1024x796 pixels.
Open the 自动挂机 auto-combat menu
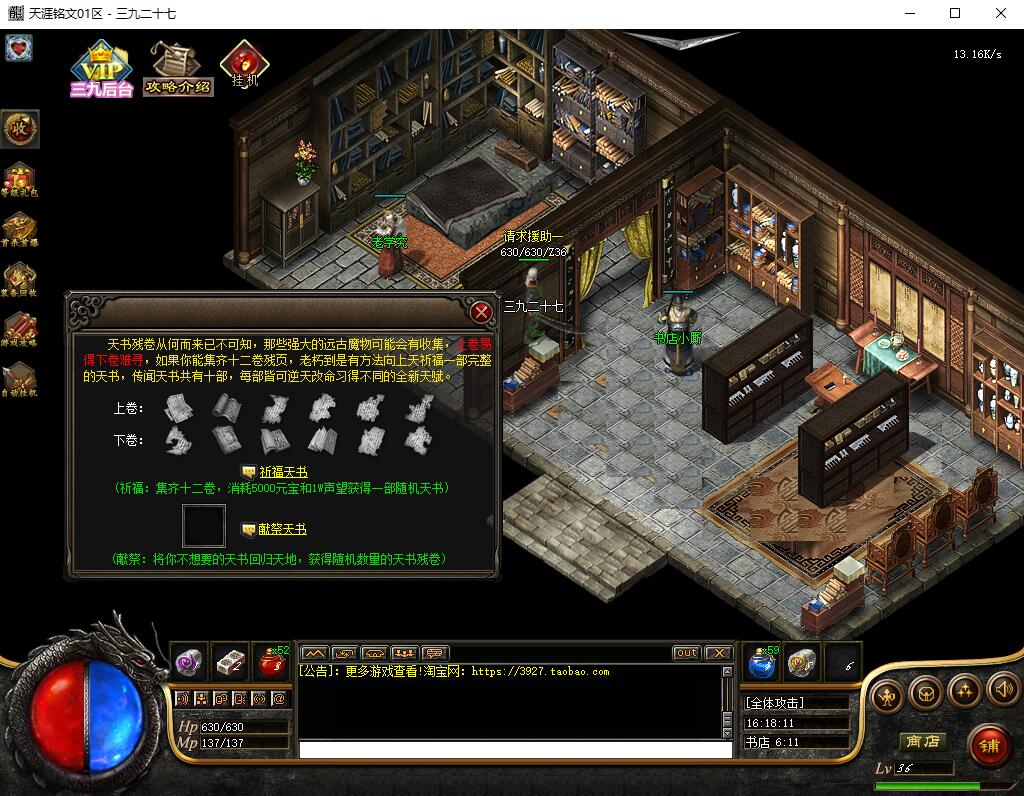tap(20, 380)
